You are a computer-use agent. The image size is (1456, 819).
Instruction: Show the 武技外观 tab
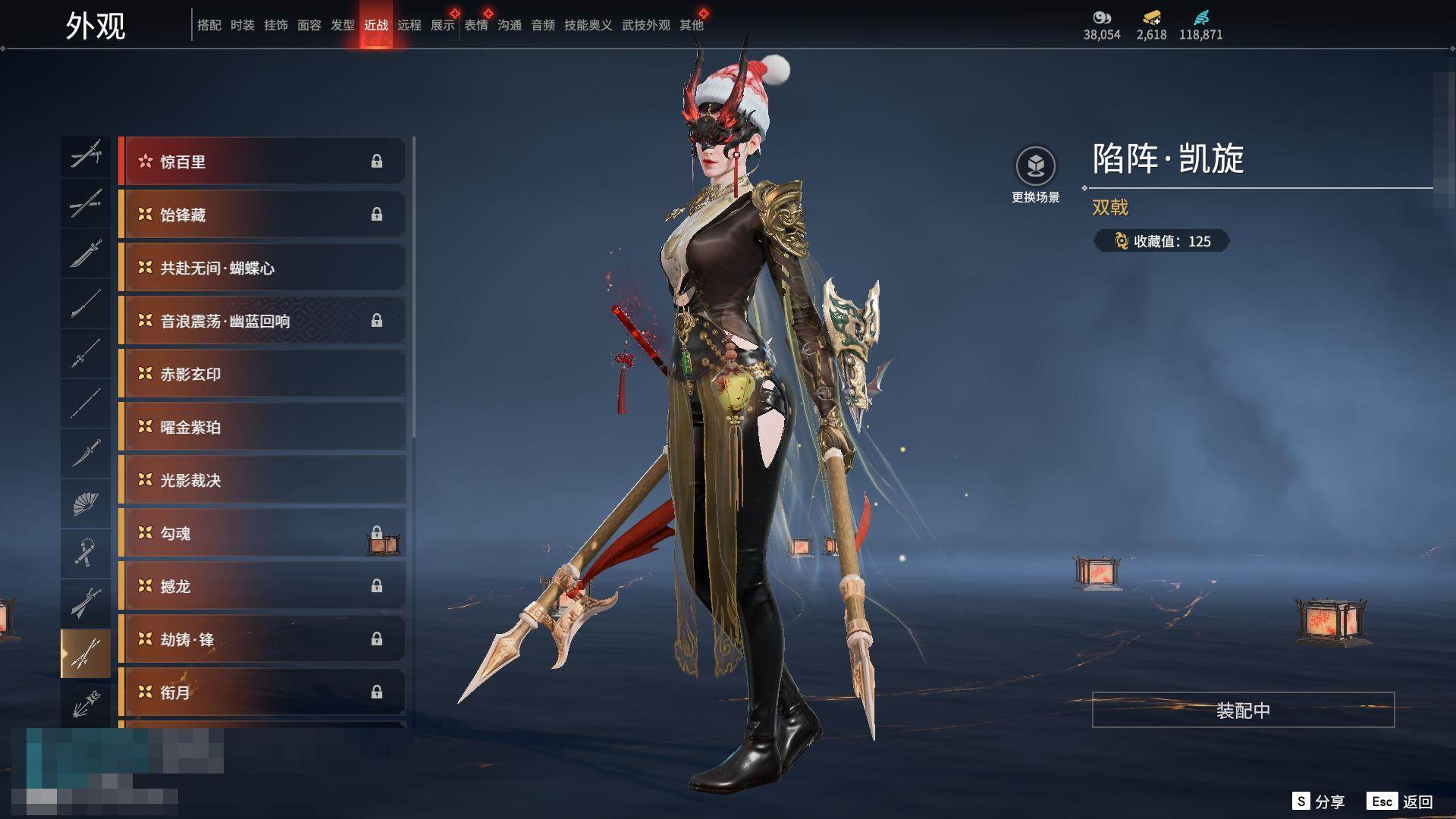pos(646,25)
